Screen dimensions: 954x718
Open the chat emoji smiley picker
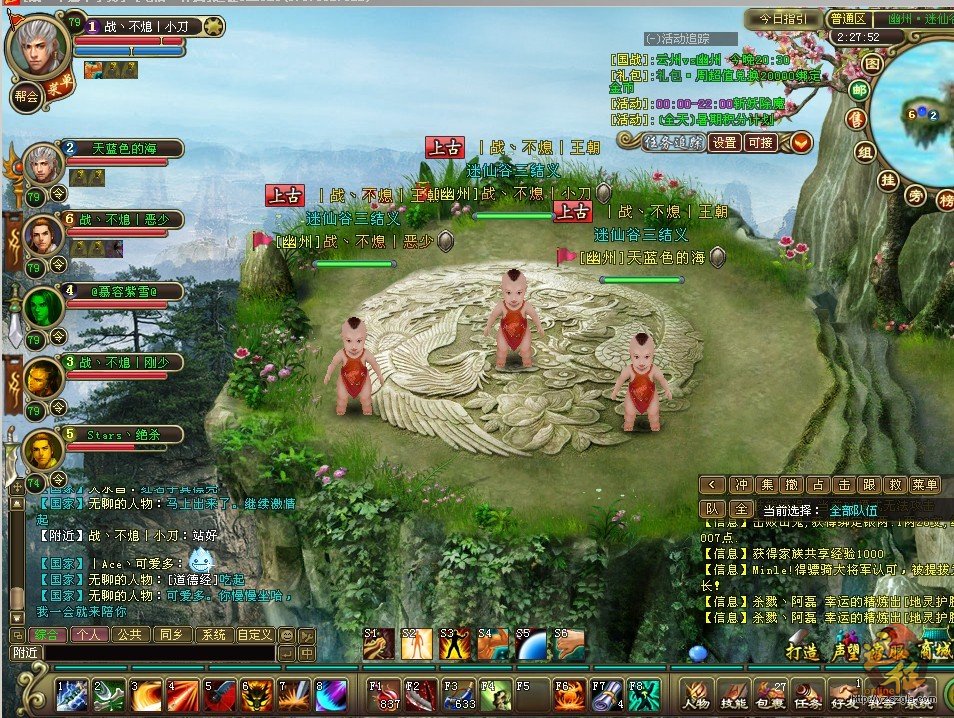(x=287, y=635)
